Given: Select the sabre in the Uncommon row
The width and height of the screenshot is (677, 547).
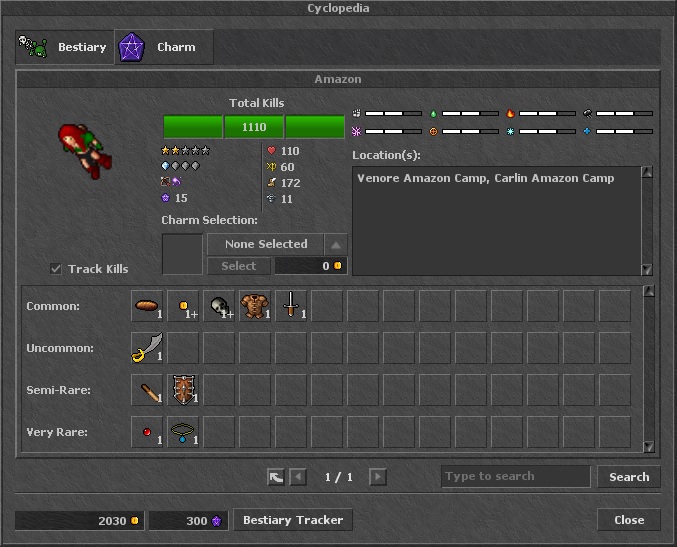Looking at the screenshot, I should (147, 348).
